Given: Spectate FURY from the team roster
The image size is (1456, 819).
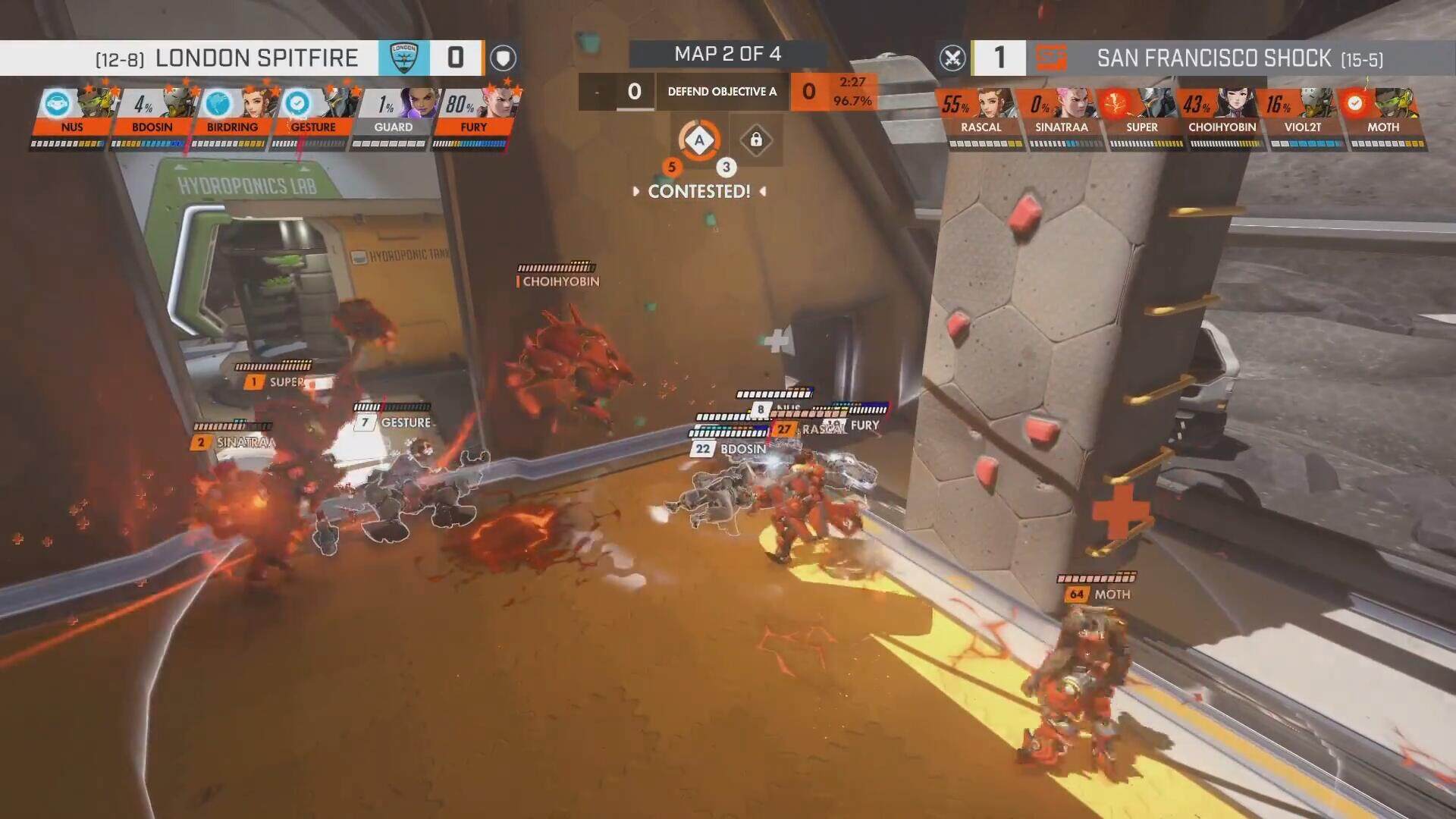Looking at the screenshot, I should tap(473, 114).
